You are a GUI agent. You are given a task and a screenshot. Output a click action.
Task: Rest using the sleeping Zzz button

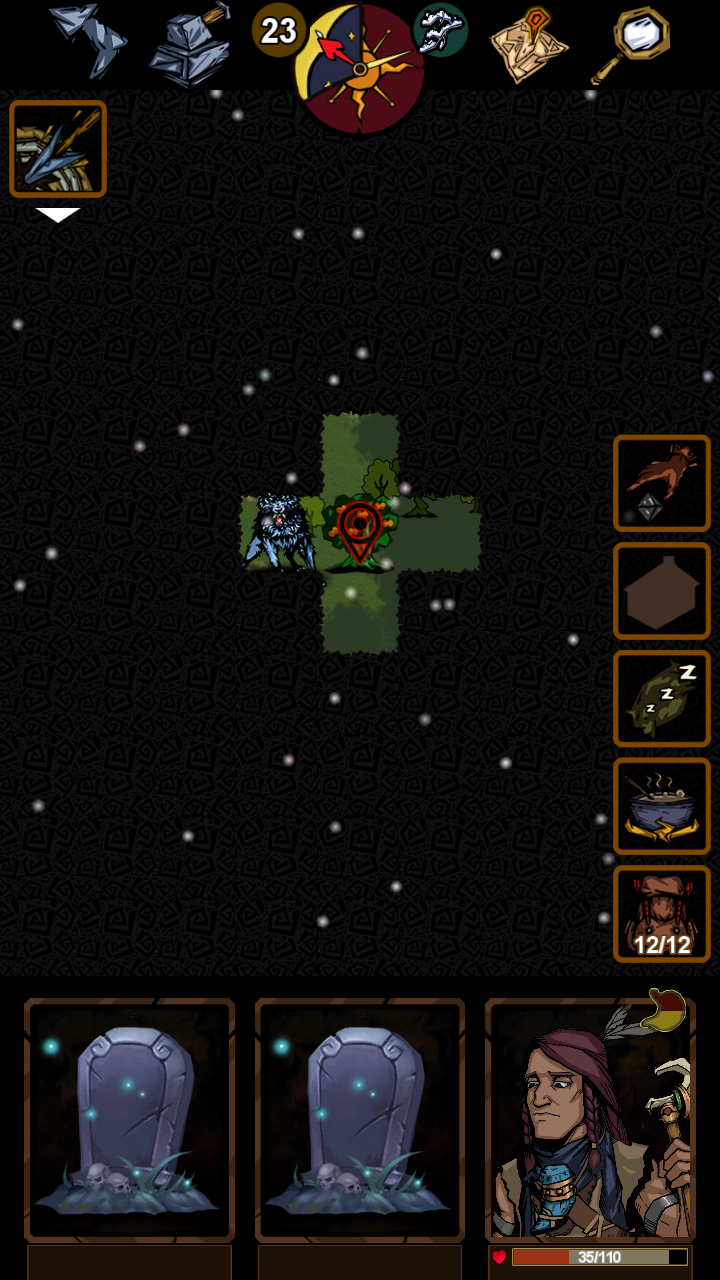(662, 698)
